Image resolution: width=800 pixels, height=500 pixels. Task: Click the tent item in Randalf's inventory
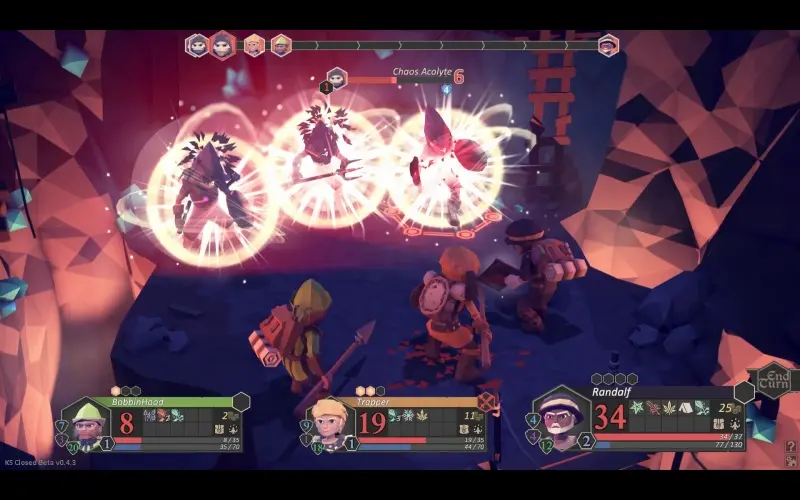(x=685, y=408)
